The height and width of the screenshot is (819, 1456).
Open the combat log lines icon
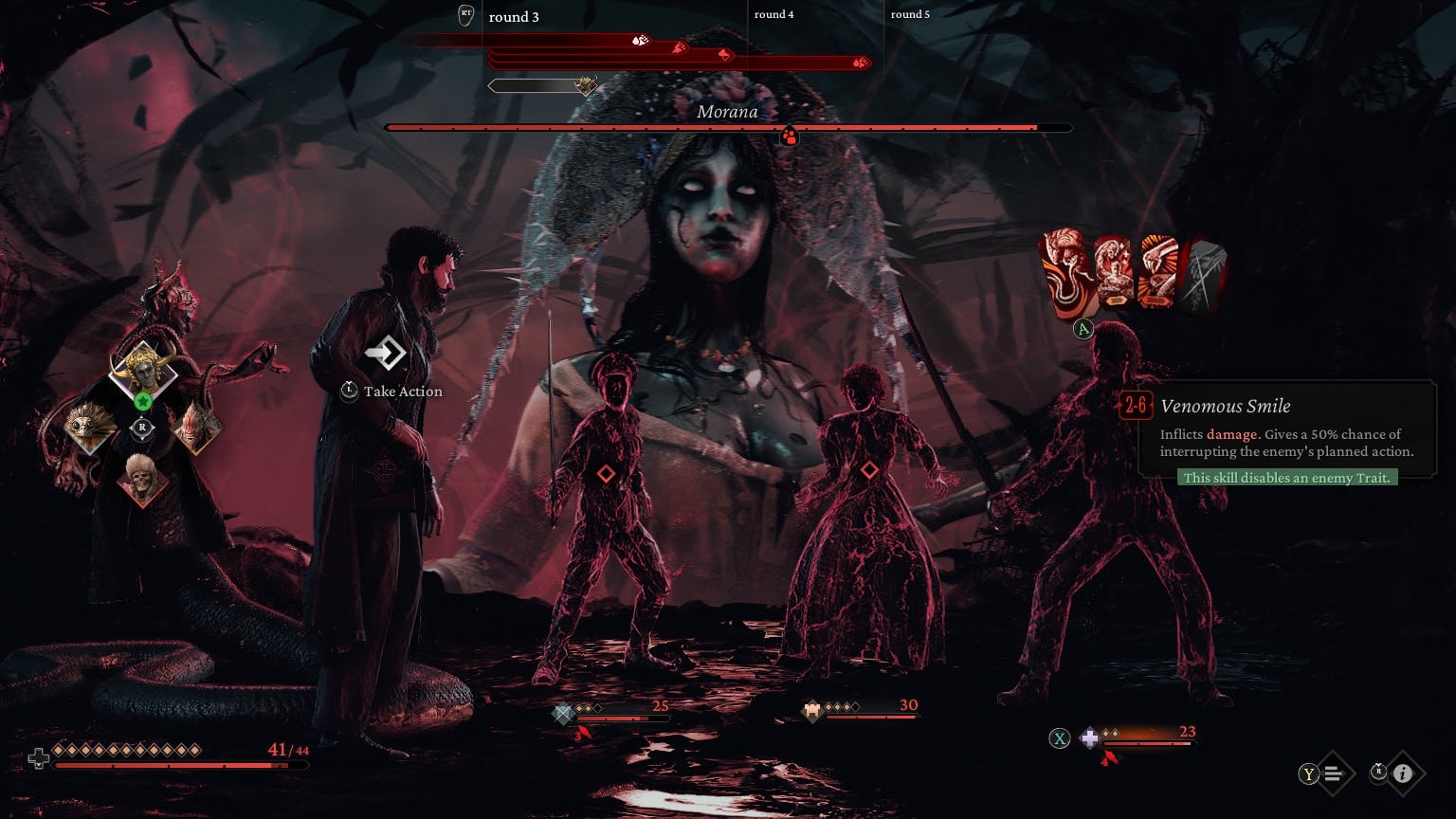[x=1333, y=773]
